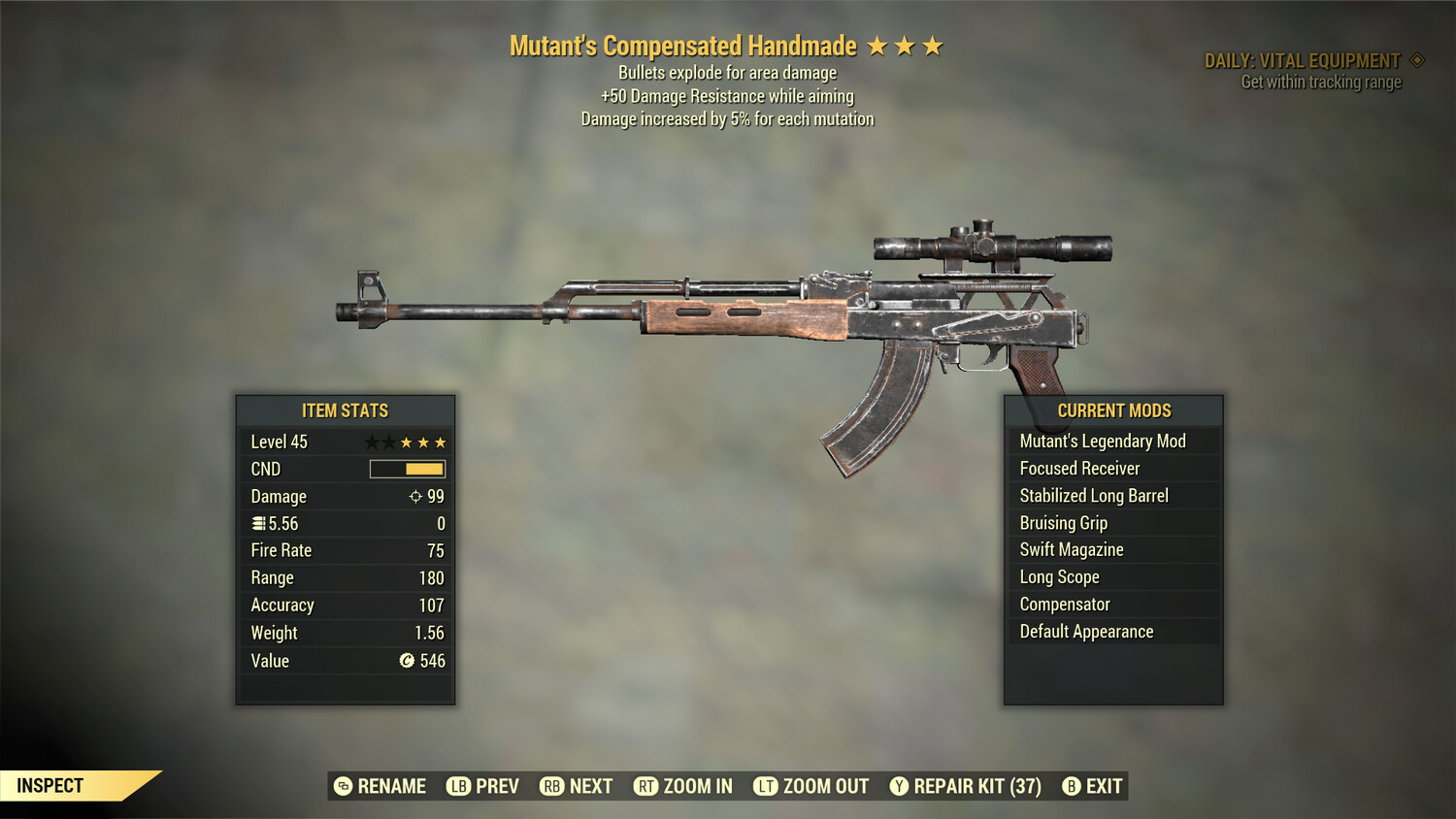Click Zoom In on the weapon

pos(683,786)
